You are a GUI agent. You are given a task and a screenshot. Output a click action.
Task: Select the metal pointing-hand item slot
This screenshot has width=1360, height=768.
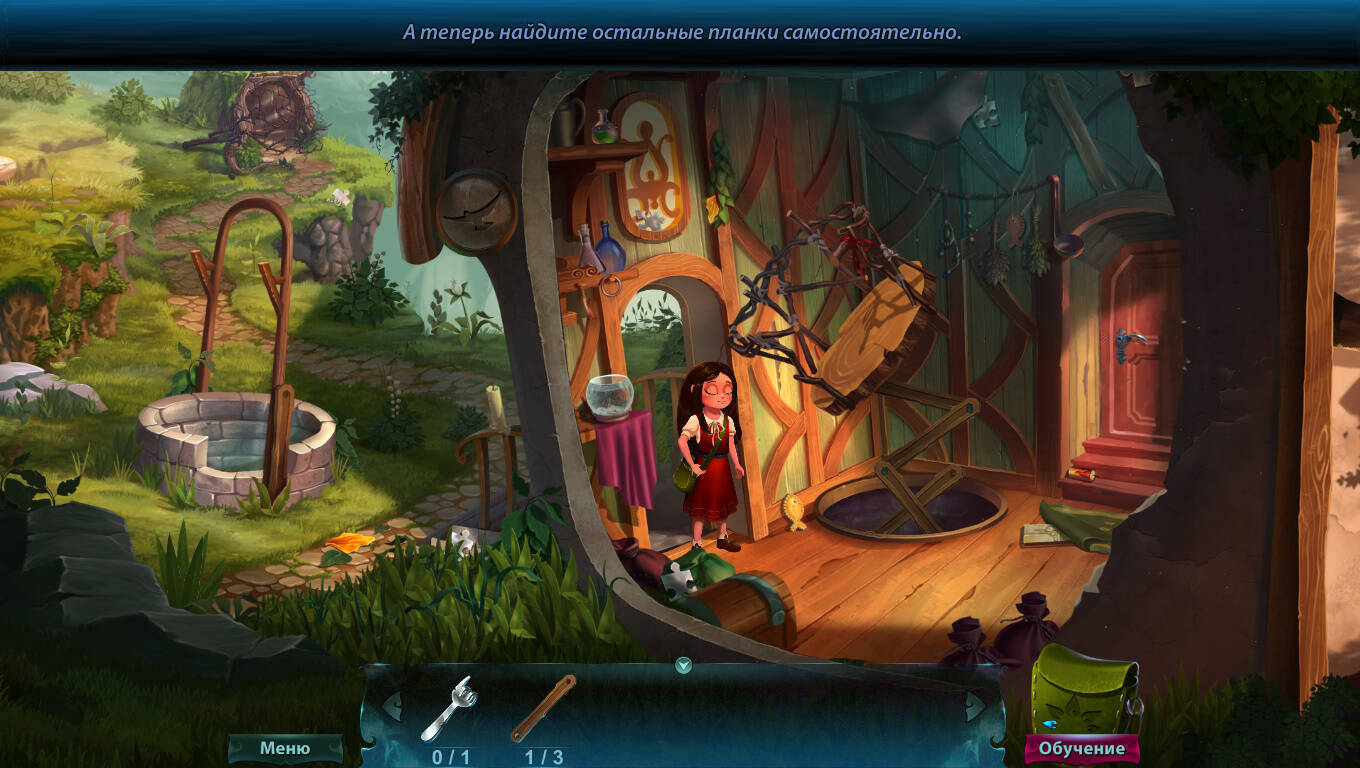449,708
